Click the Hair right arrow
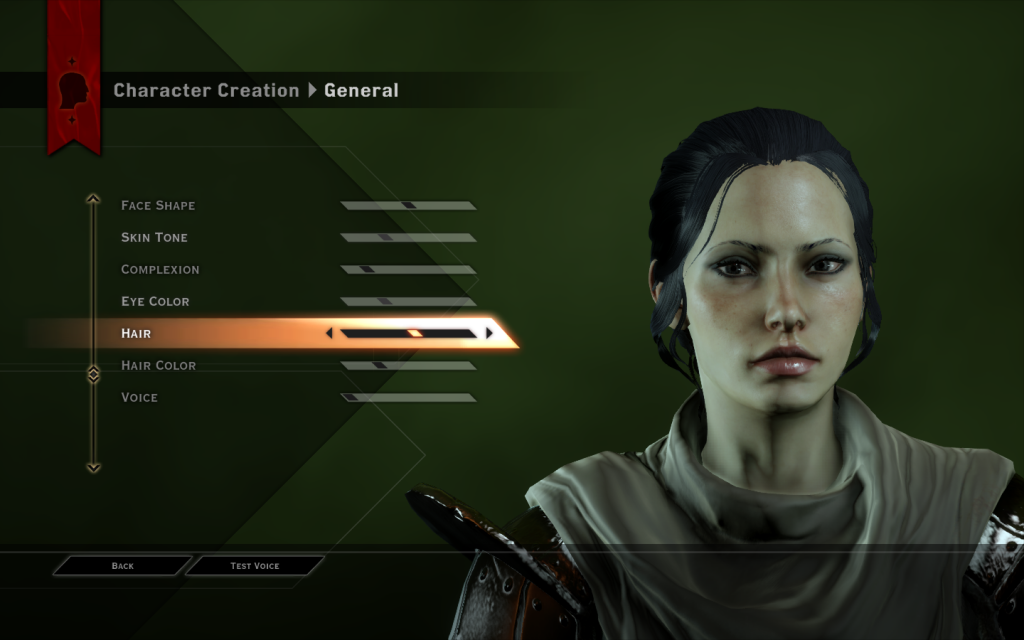This screenshot has width=1024, height=640. tap(489, 333)
